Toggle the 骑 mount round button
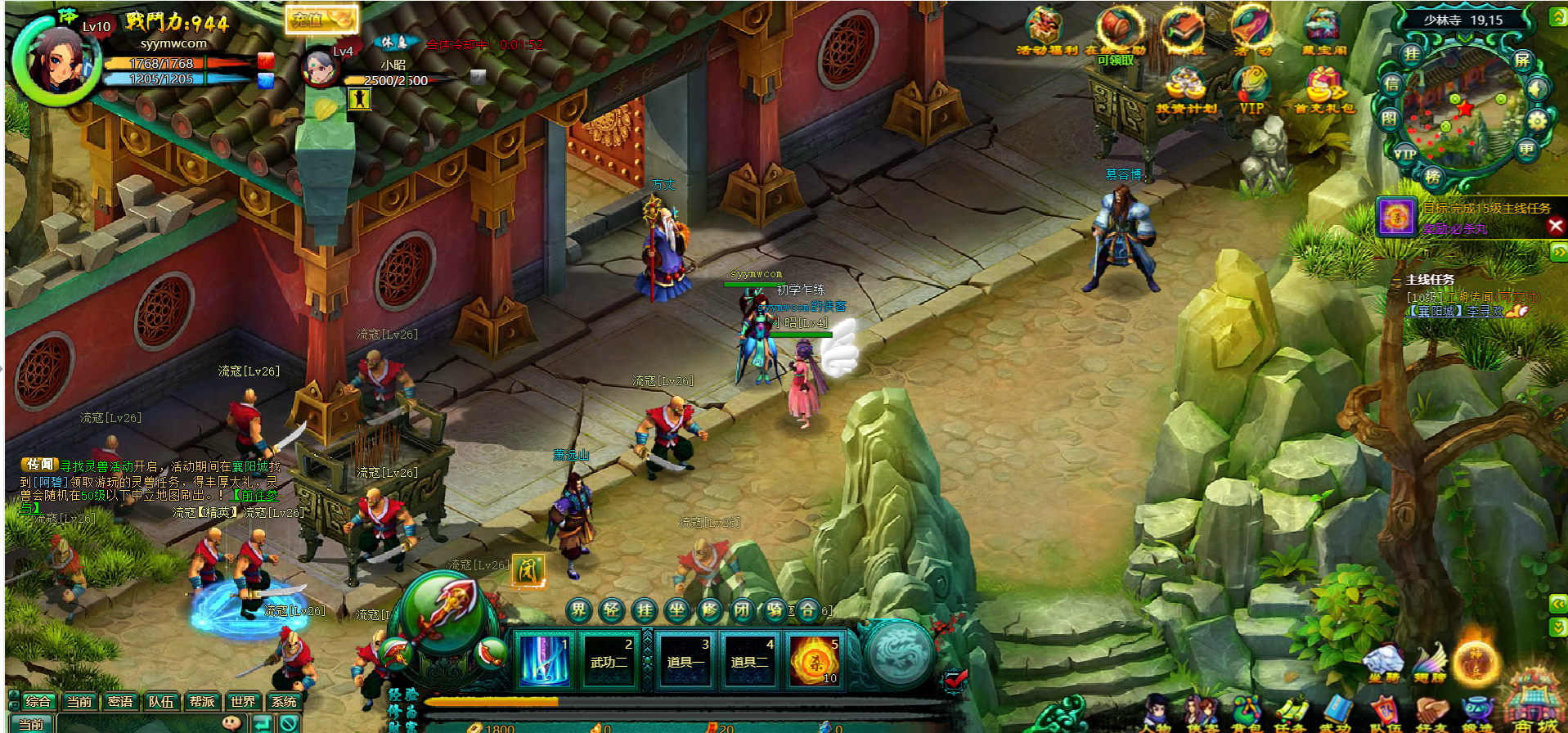1568x733 pixels. [x=775, y=609]
